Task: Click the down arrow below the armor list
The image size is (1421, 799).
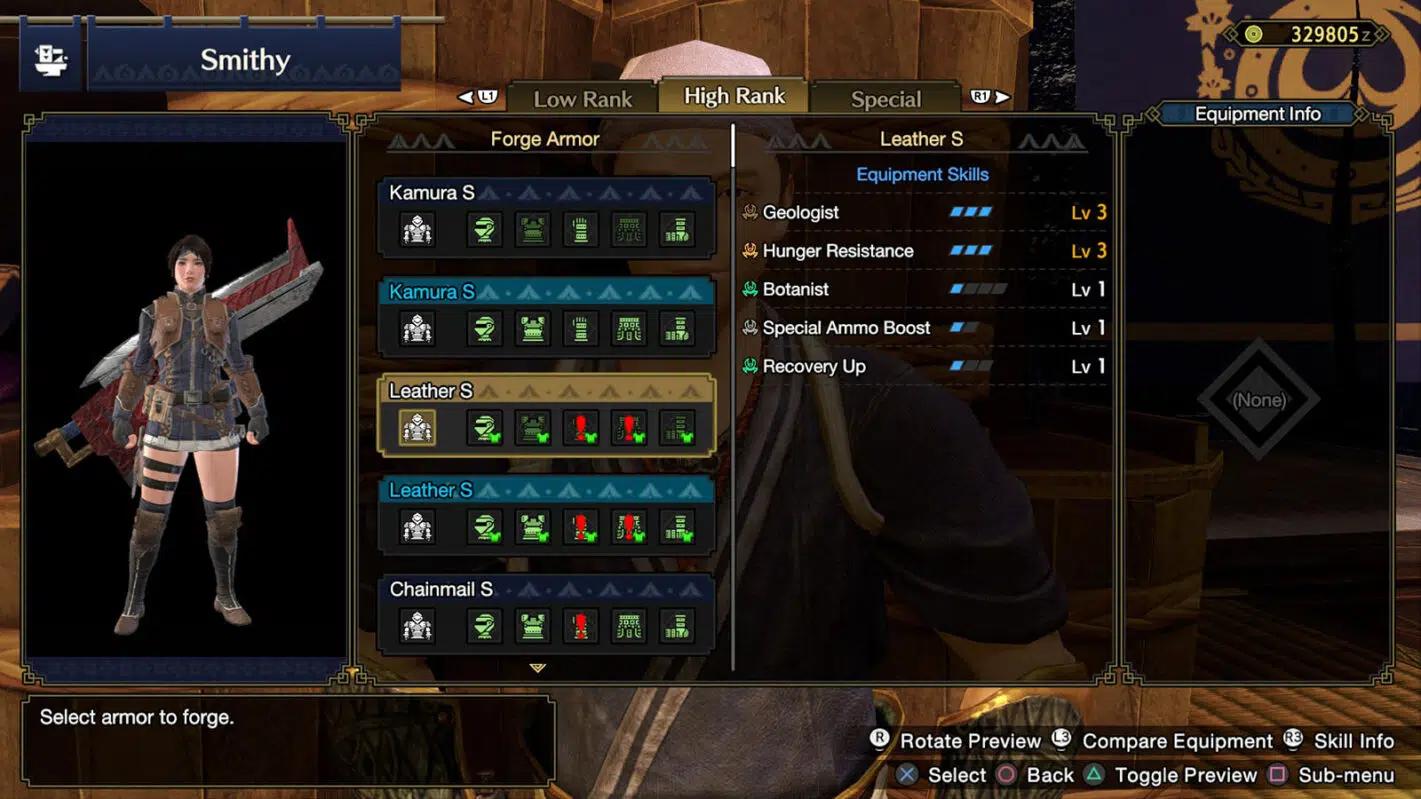Action: click(x=538, y=668)
